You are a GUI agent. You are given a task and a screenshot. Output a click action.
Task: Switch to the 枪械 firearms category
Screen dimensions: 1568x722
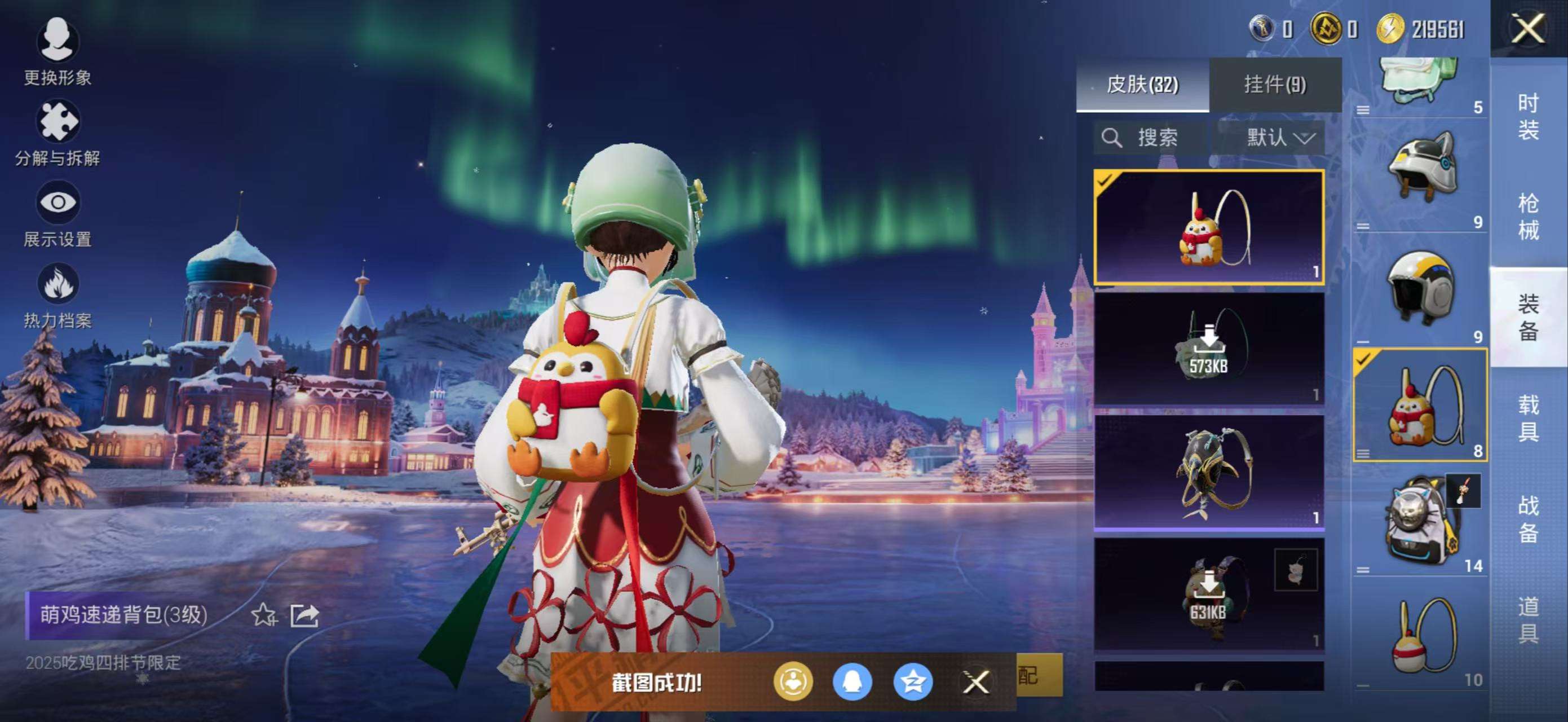point(1528,217)
